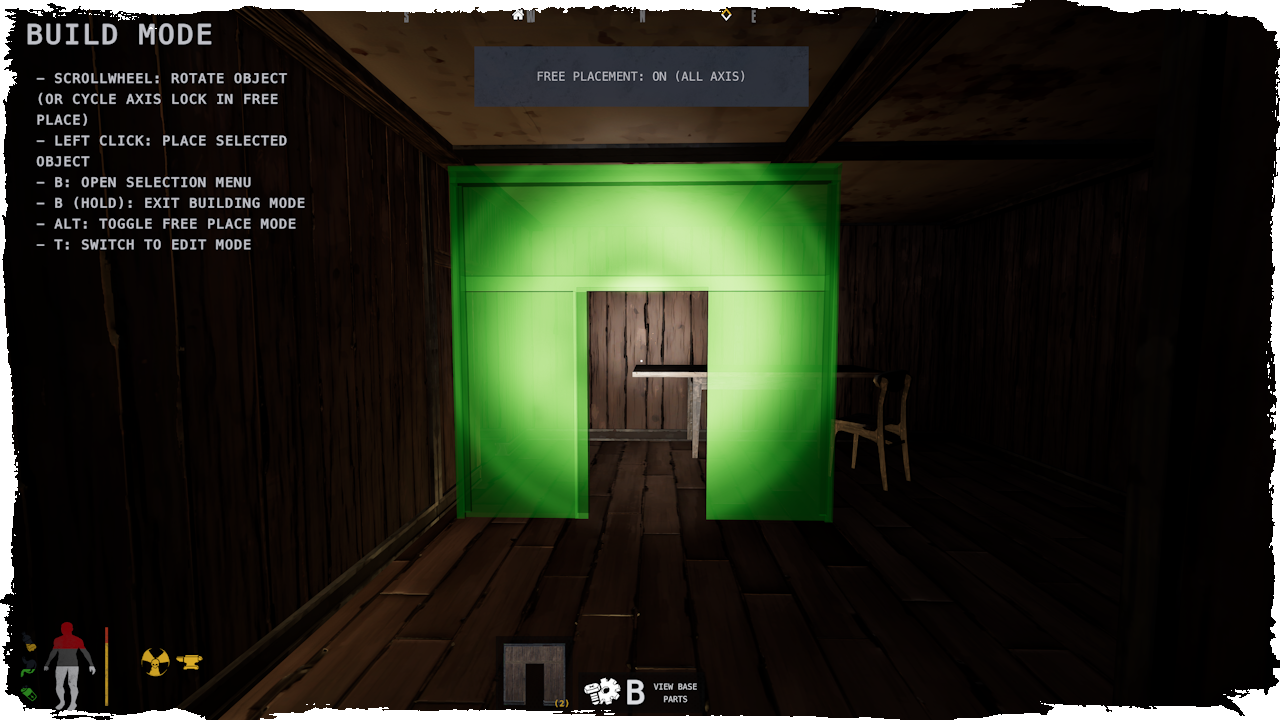This screenshot has width=1280, height=720.
Task: Click the yellow diamond waypoint on the compass
Action: click(727, 16)
